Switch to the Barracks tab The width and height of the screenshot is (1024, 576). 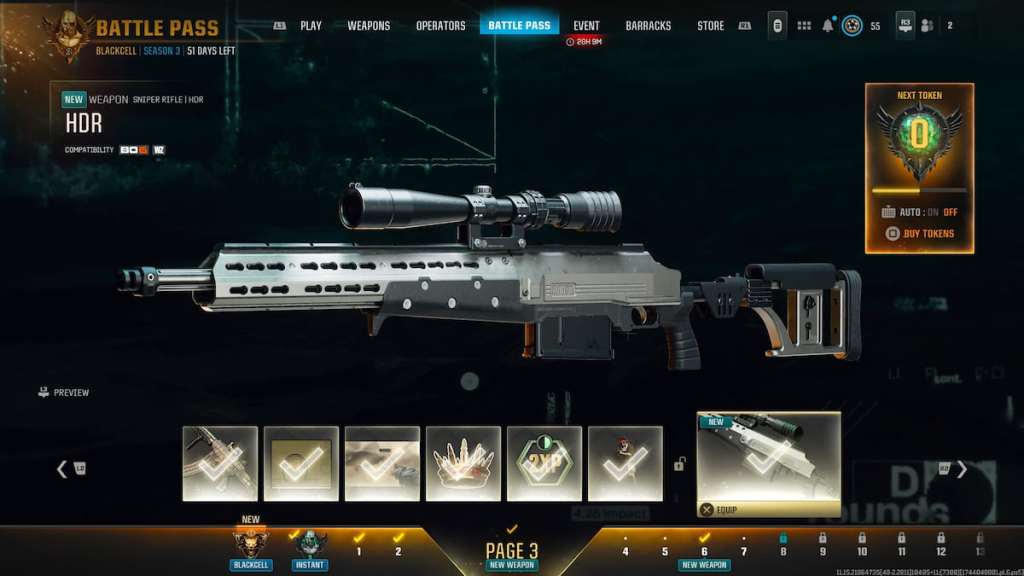pos(647,25)
